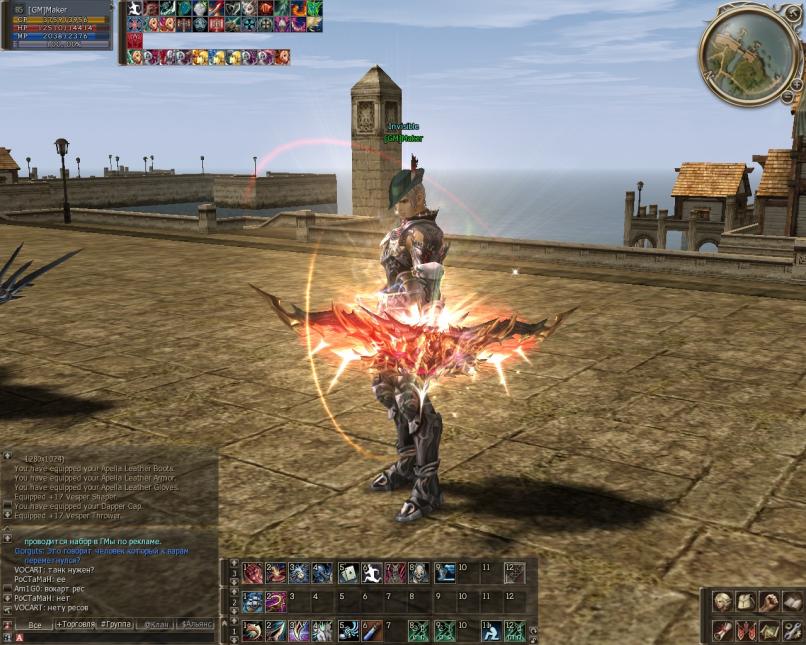Image resolution: width=806 pixels, height=645 pixels.
Task: Open the character status menu icon
Action: tap(721, 602)
